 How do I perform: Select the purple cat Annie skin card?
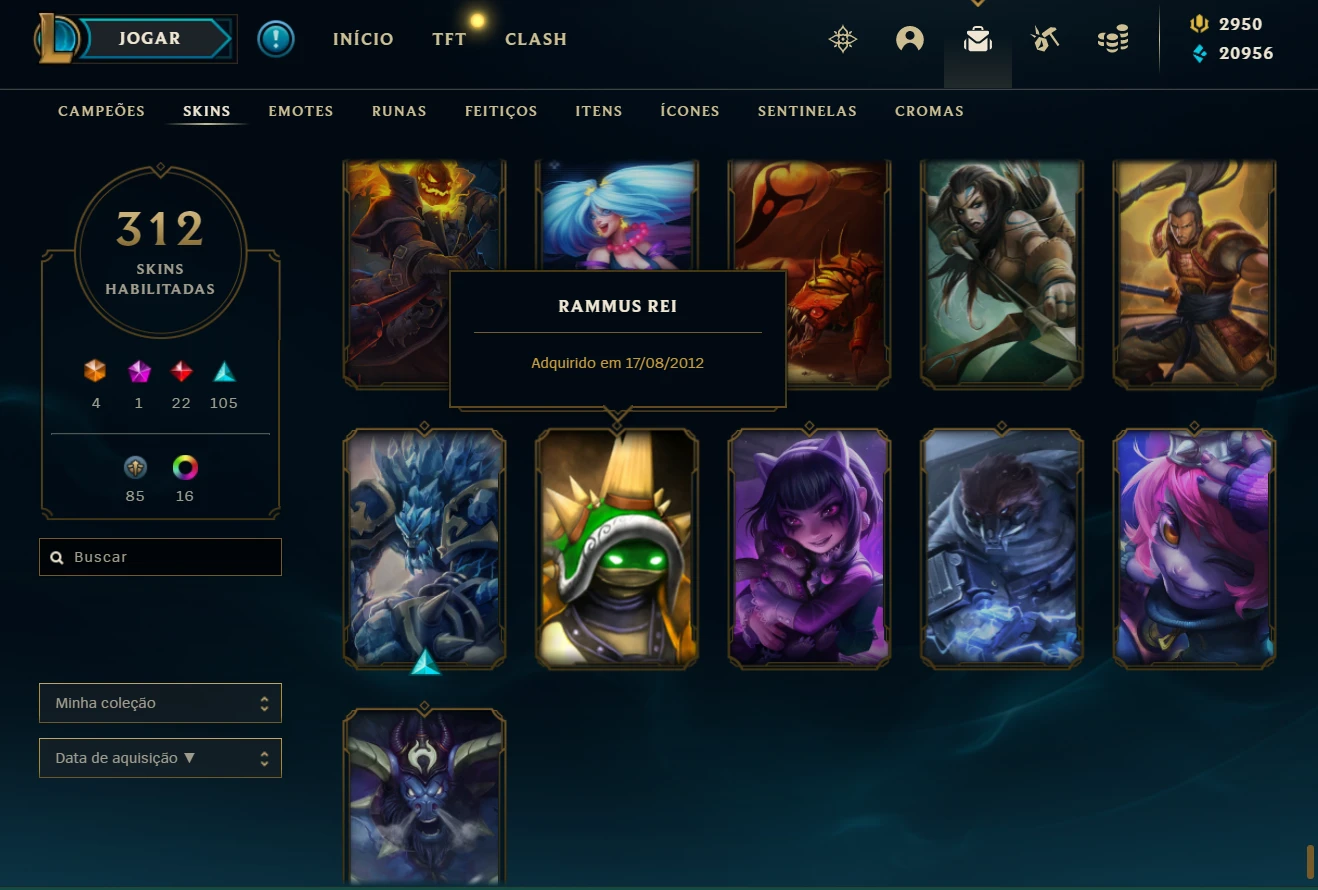point(809,548)
